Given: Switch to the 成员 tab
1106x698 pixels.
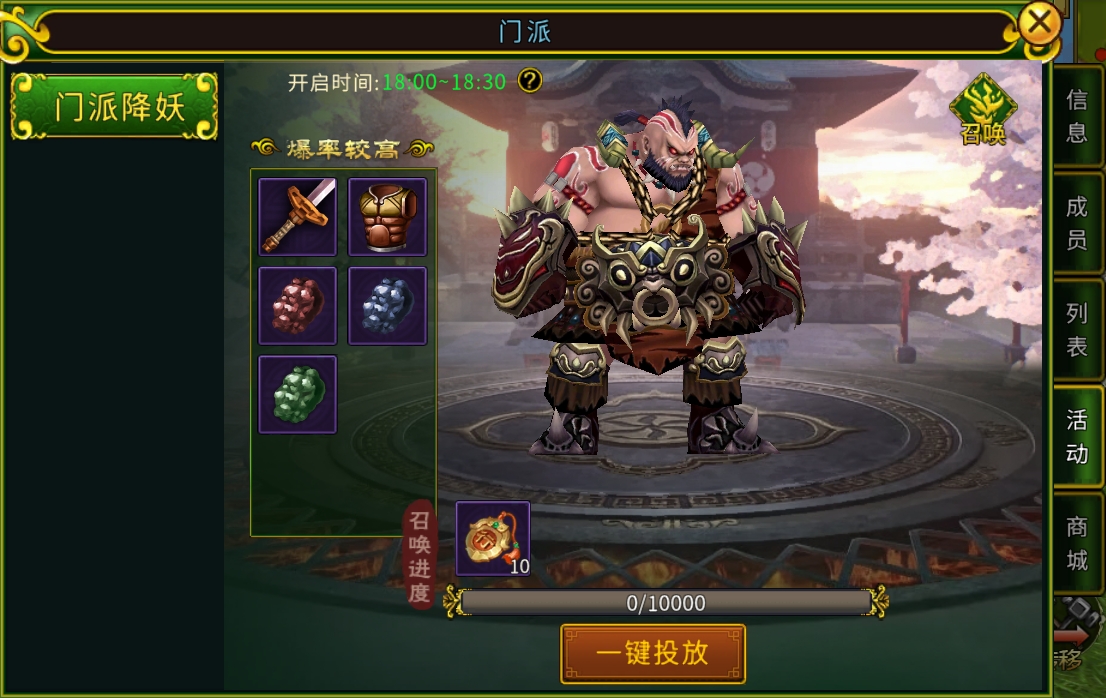Looking at the screenshot, I should point(1077,223).
